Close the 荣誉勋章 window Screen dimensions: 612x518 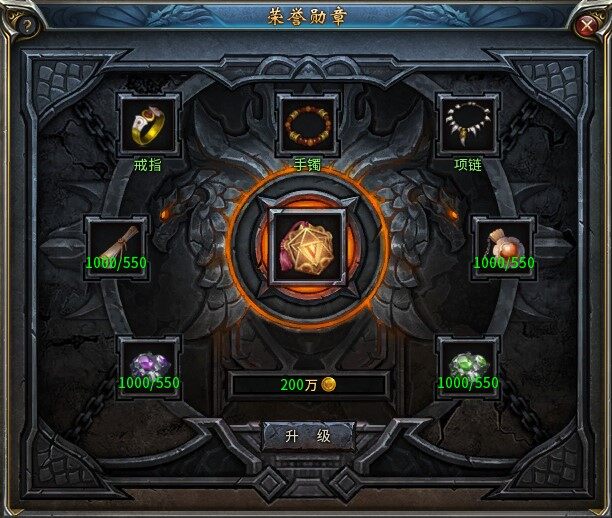[x=589, y=28]
